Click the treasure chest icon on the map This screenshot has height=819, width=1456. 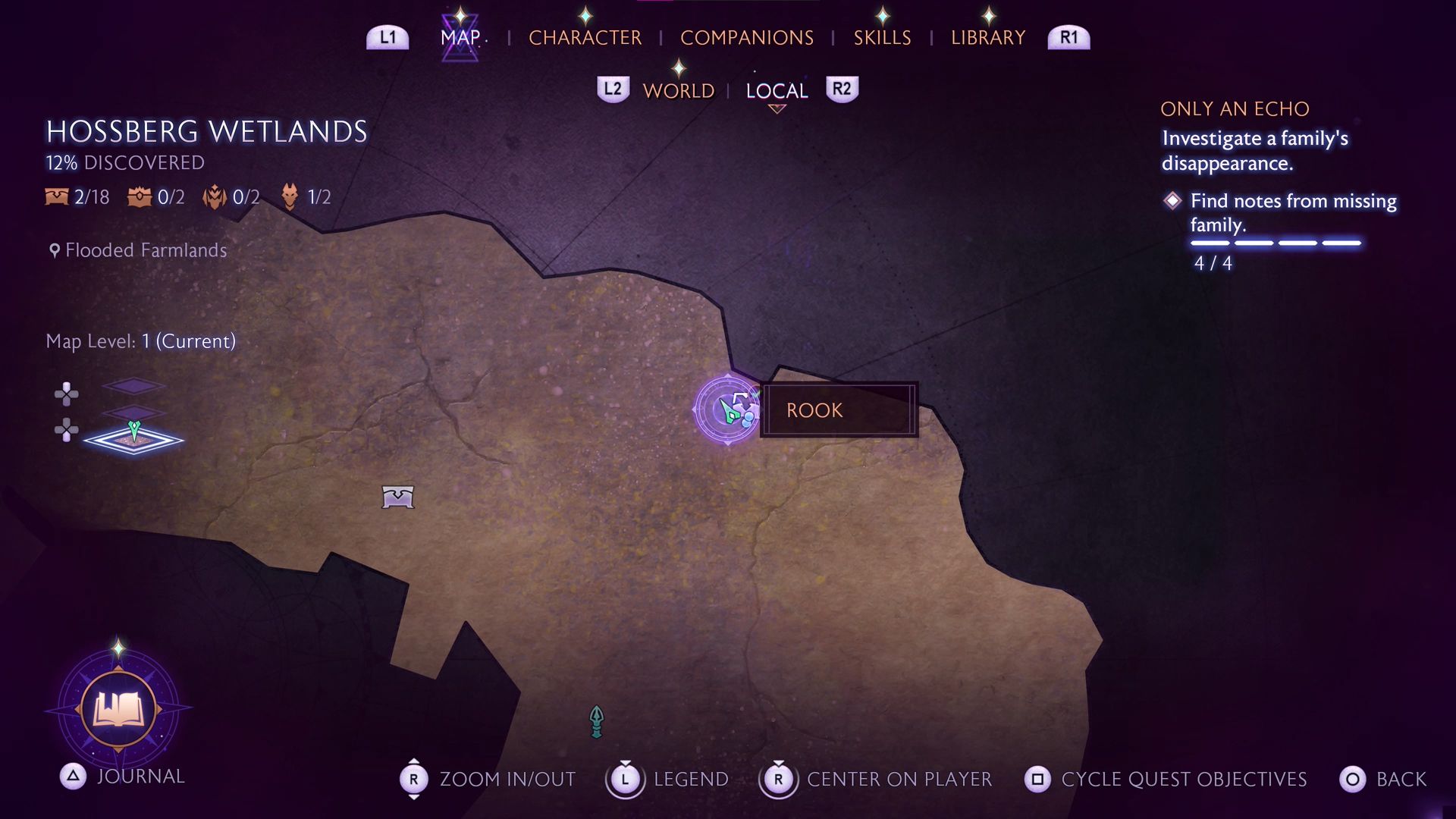coord(400,496)
